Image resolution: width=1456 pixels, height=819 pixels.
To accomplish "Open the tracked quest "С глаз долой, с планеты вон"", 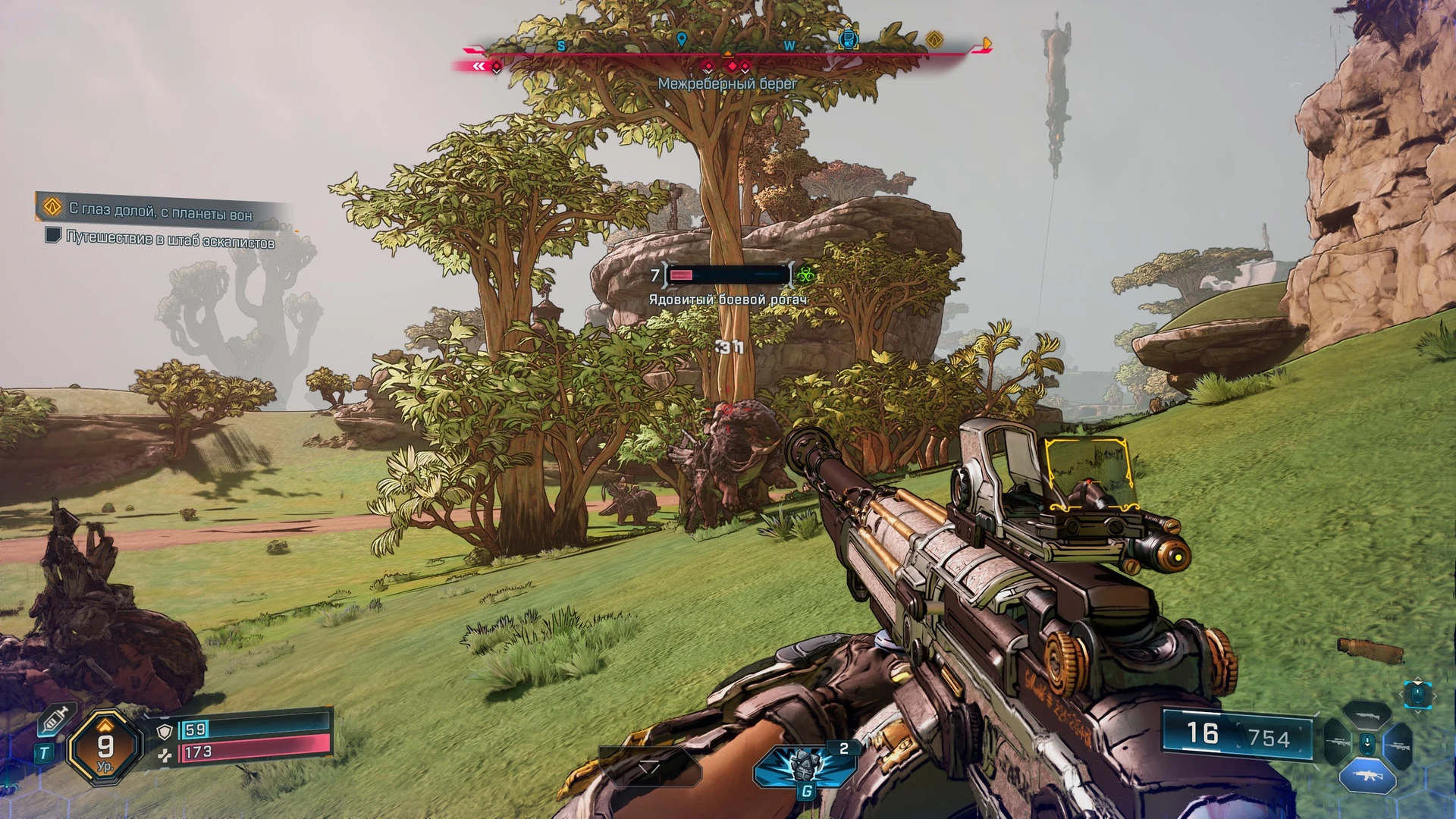I will tap(160, 210).
